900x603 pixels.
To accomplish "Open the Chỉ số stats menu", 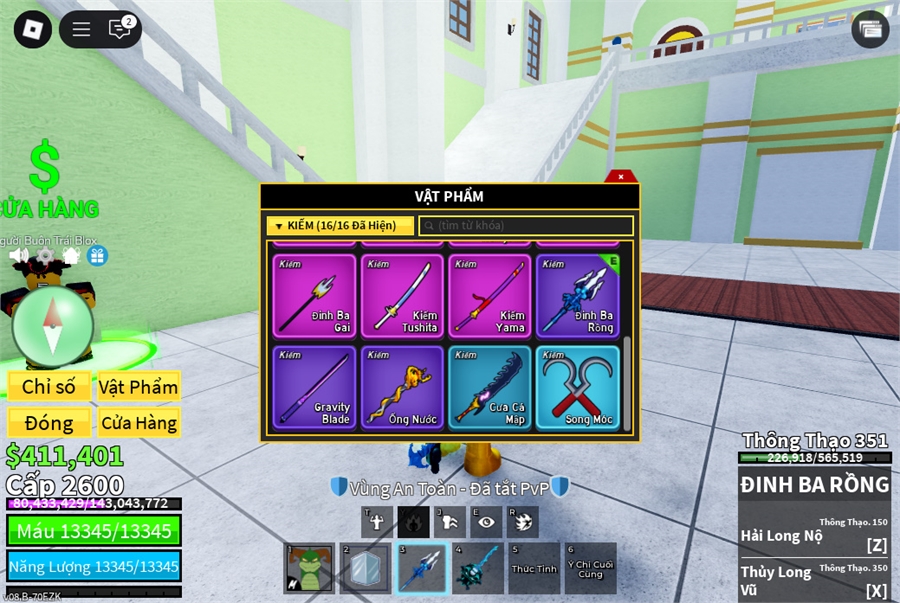I will click(x=49, y=387).
